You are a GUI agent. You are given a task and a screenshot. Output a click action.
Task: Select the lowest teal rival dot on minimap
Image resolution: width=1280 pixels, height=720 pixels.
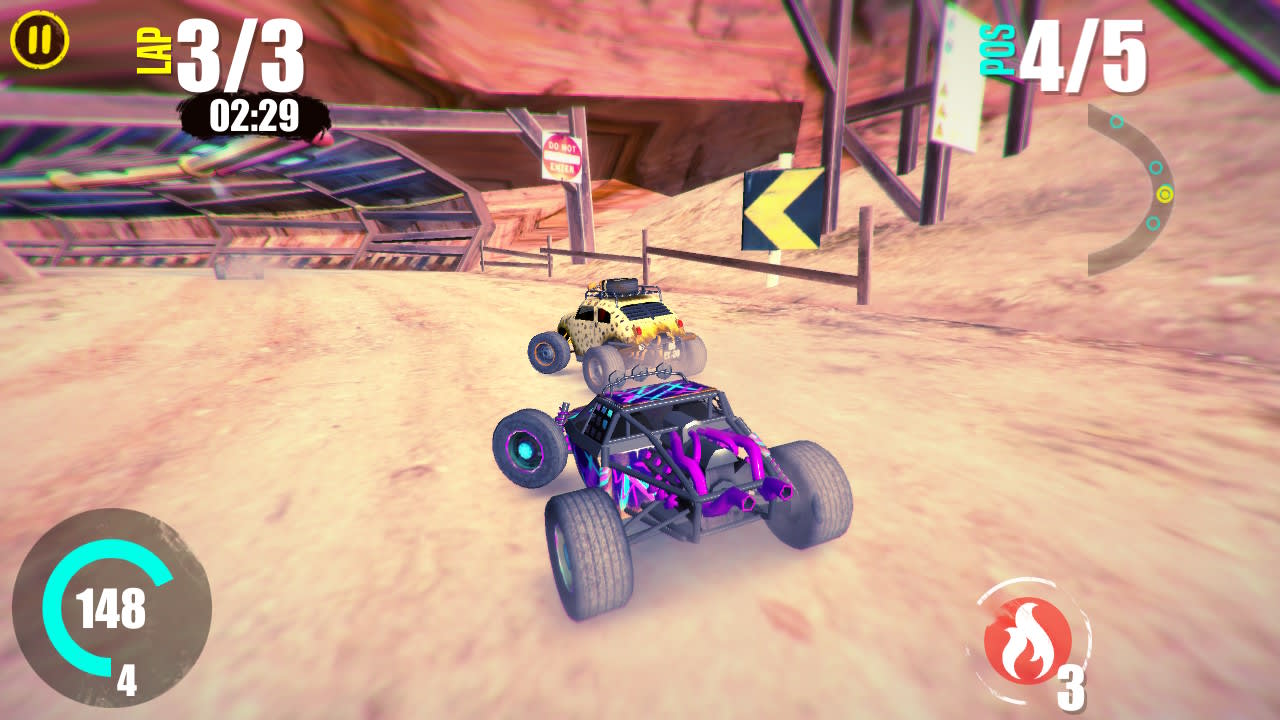pyautogui.click(x=1154, y=223)
